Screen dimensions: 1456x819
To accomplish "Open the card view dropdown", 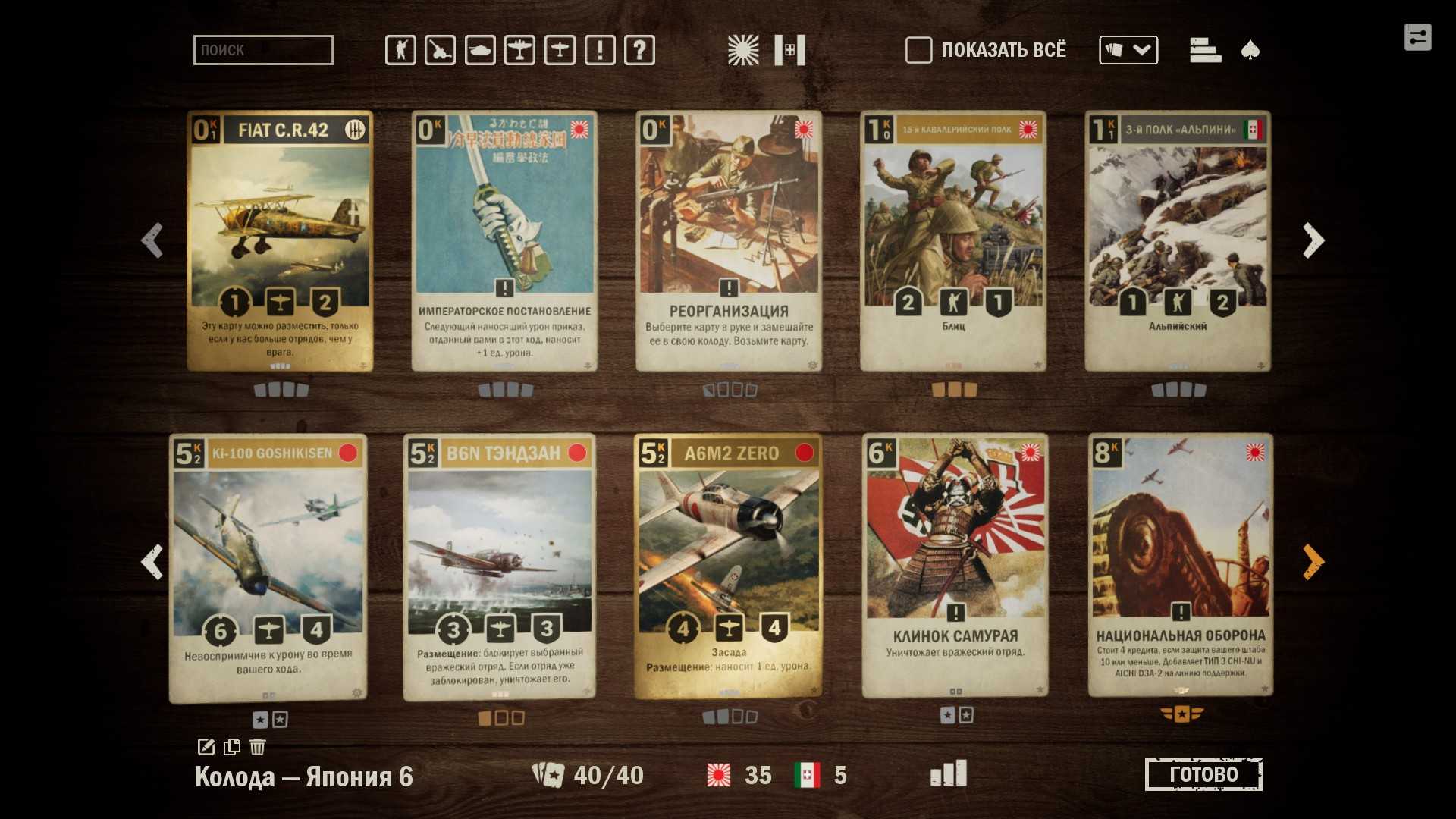I will click(1128, 50).
